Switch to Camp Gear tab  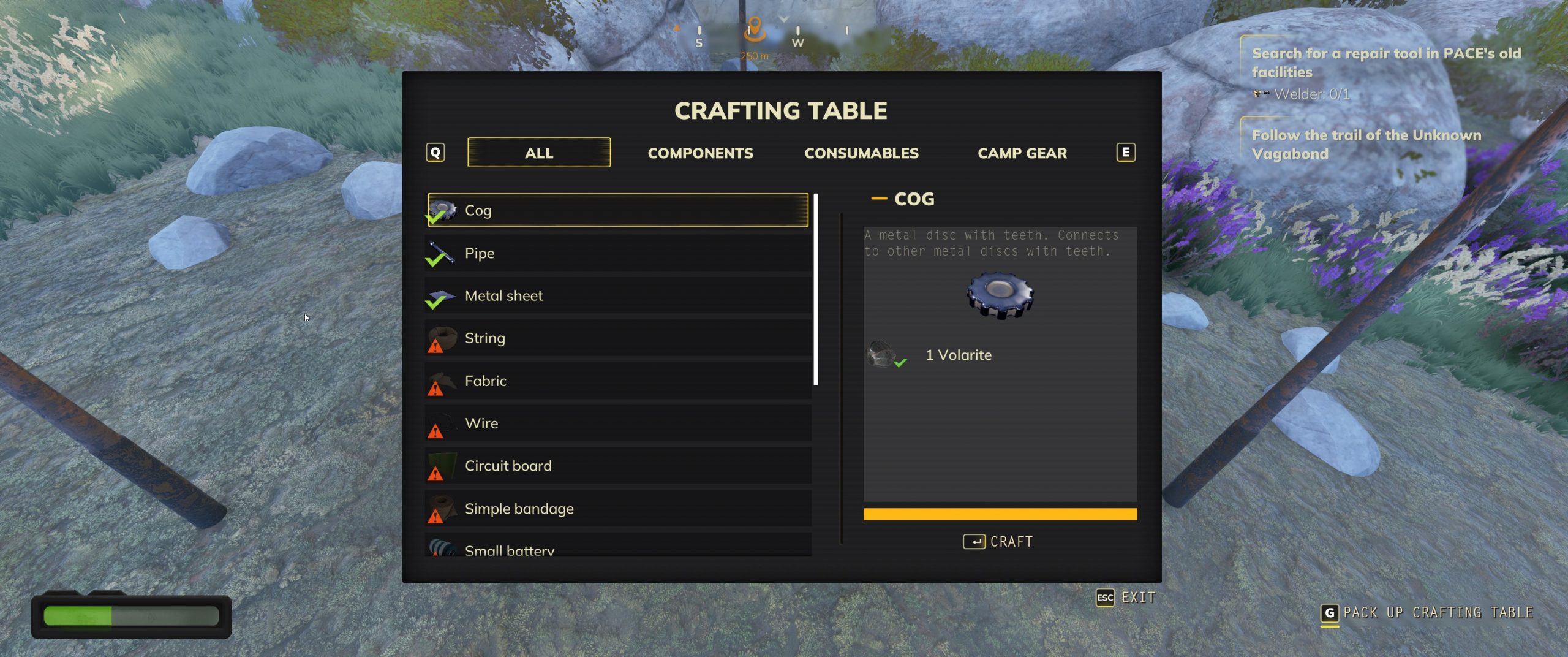[x=1022, y=153]
